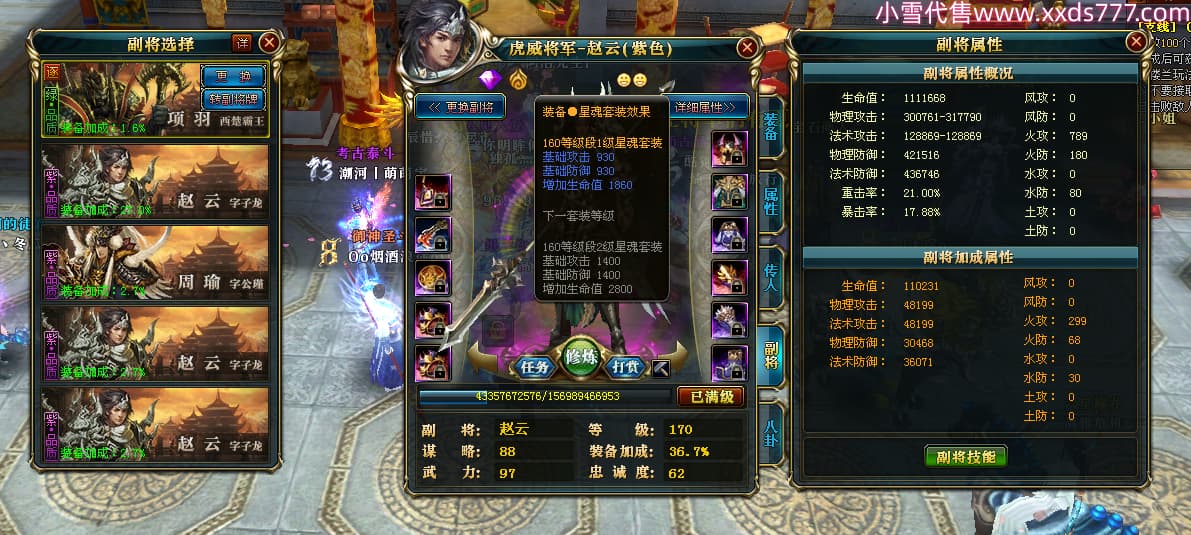Open the 副将技能 skills button

pos(965,456)
